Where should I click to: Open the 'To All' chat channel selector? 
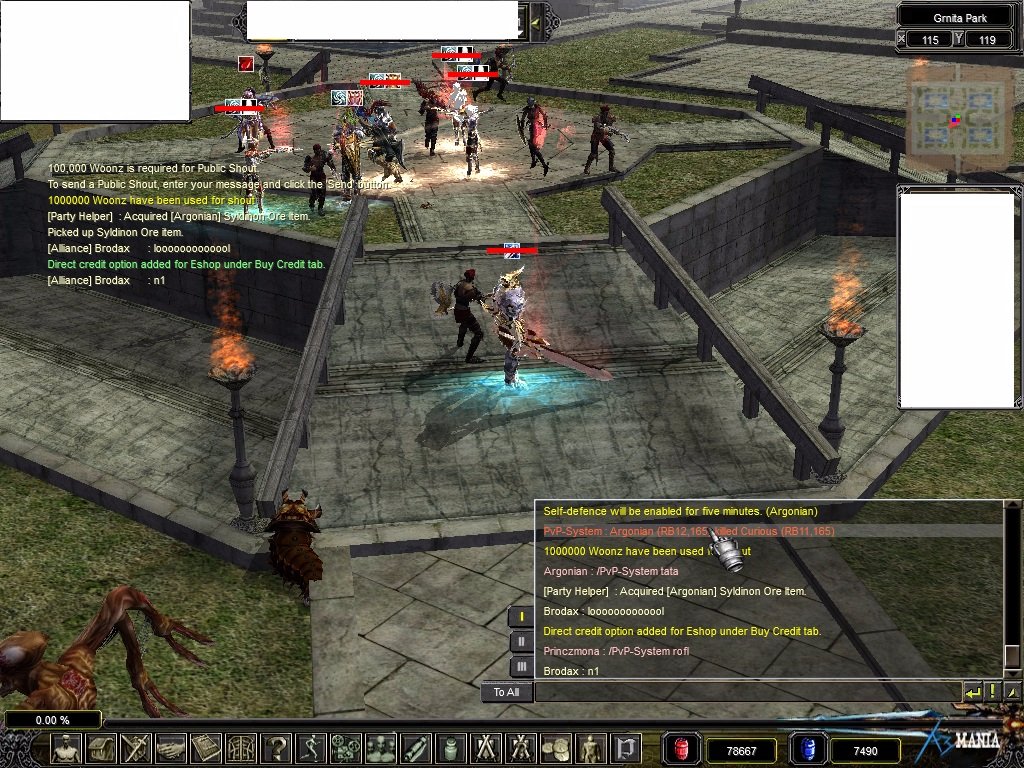tap(506, 692)
